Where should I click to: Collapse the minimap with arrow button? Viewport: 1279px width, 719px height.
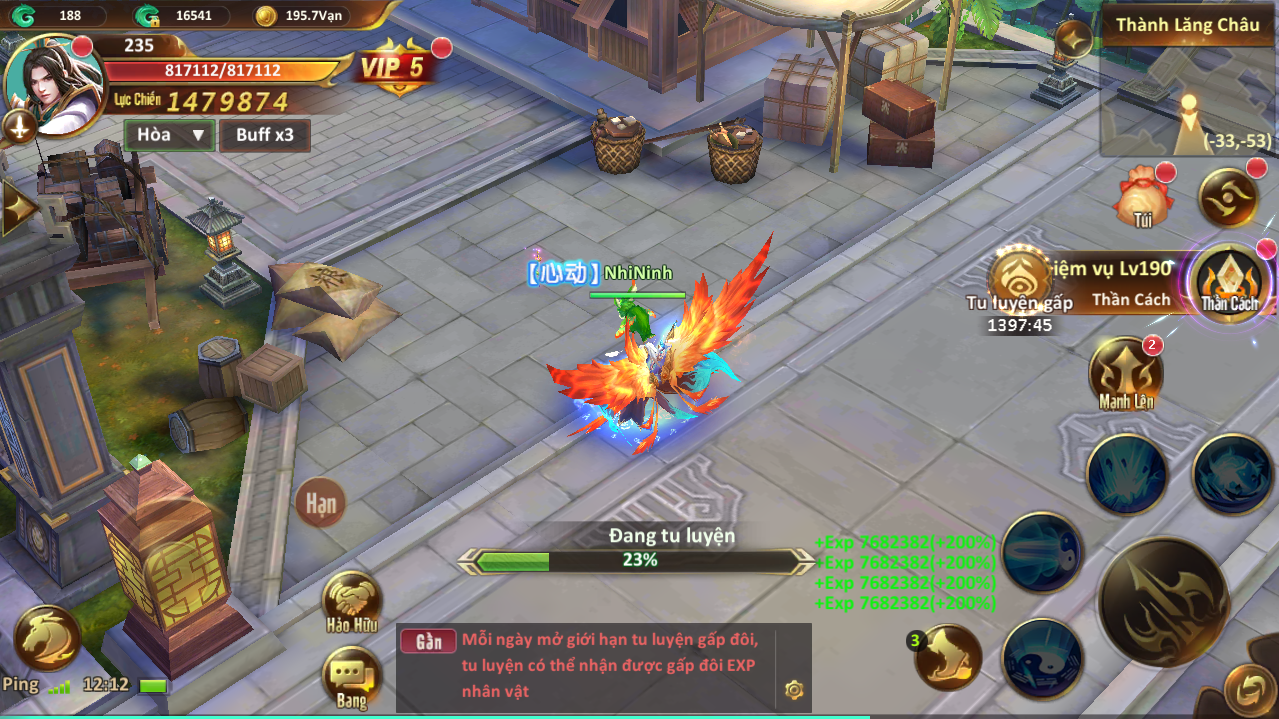(x=1073, y=39)
